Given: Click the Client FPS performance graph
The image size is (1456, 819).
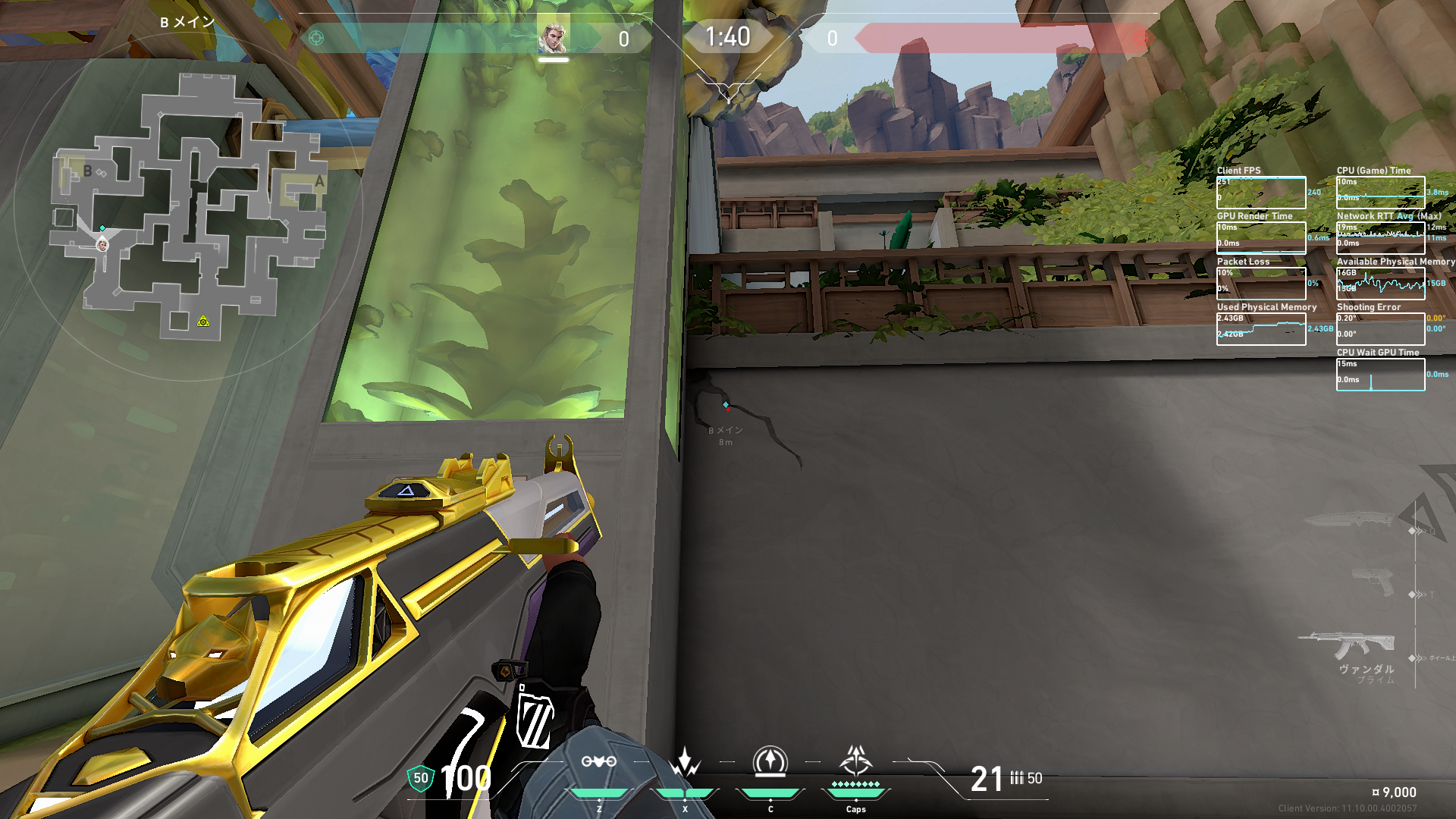Looking at the screenshot, I should (1261, 193).
